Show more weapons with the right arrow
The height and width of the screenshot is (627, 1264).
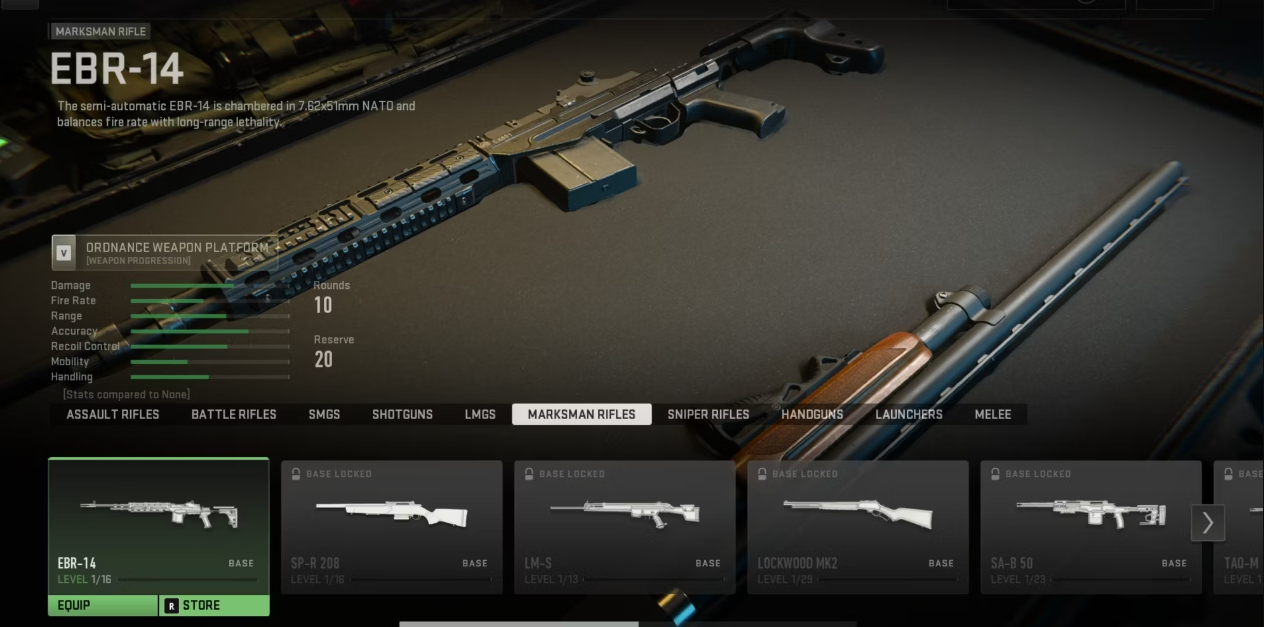[1208, 522]
